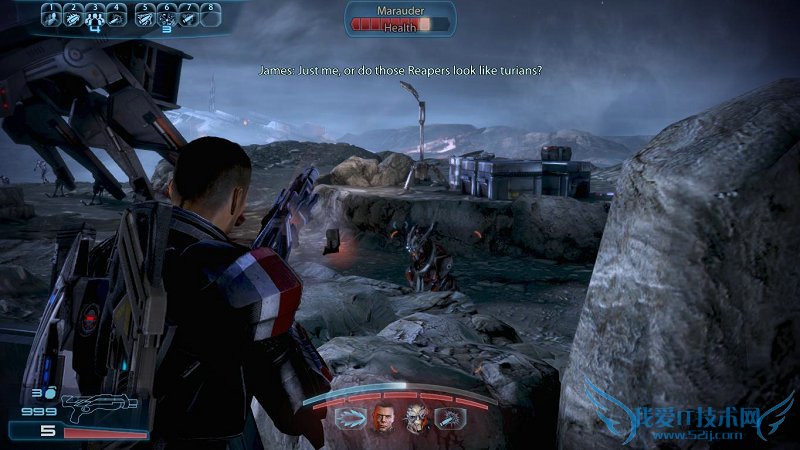Image resolution: width=800 pixels, height=450 pixels.
Task: Activate the power in hotbar slot 5
Action: 146,17
